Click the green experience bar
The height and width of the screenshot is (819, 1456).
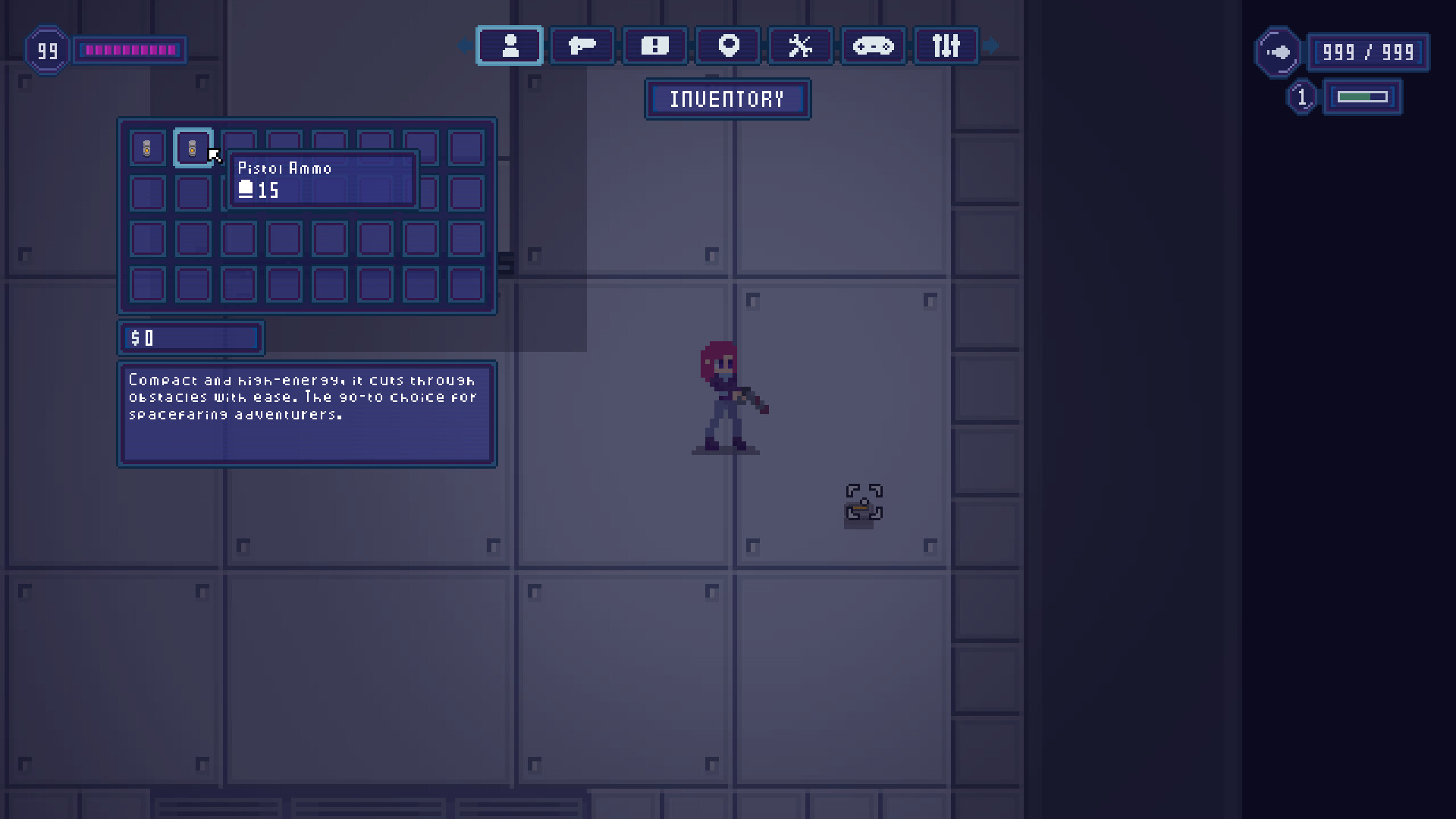point(1363,97)
